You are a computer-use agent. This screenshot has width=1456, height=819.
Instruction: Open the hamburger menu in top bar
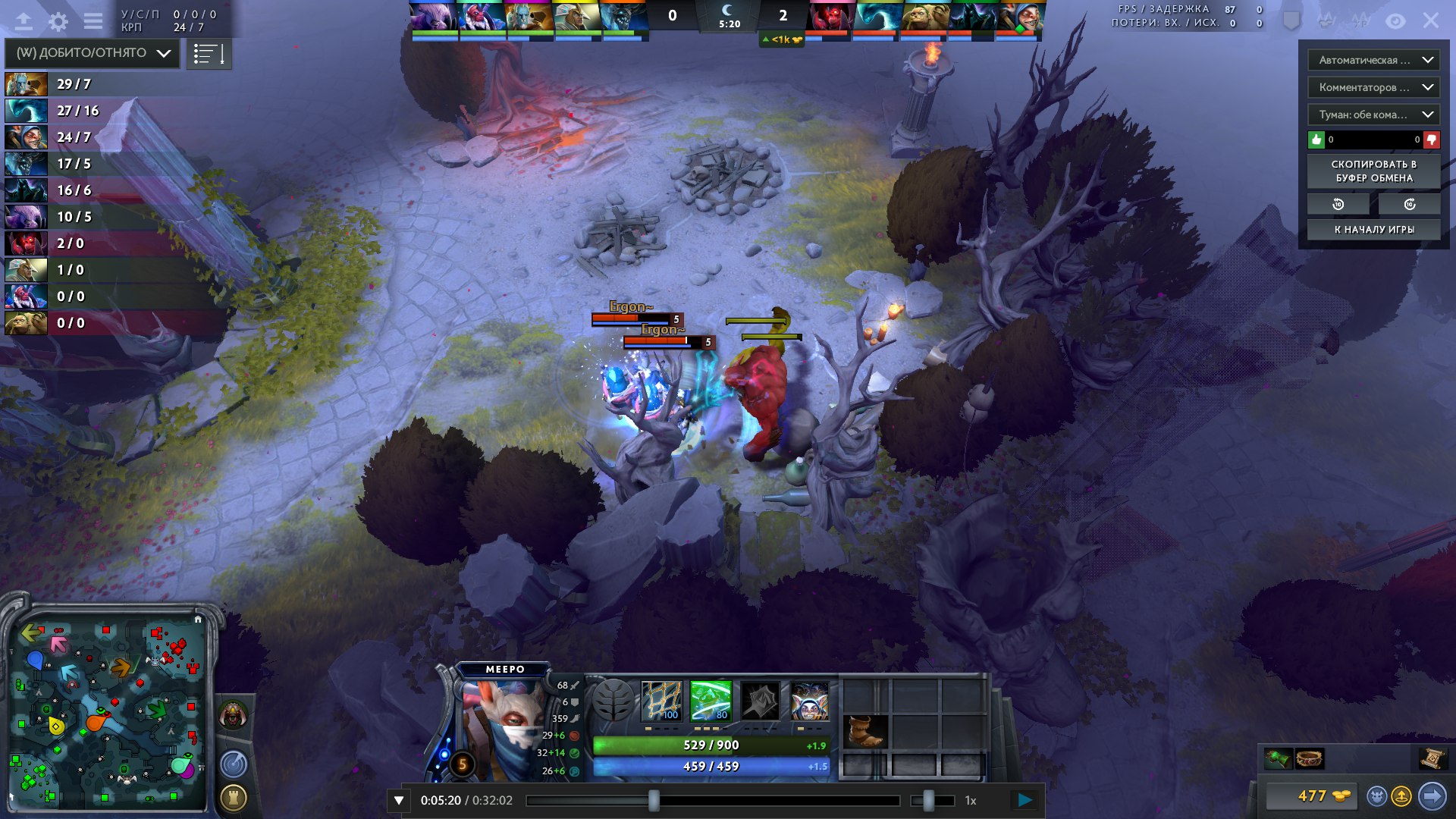click(93, 21)
